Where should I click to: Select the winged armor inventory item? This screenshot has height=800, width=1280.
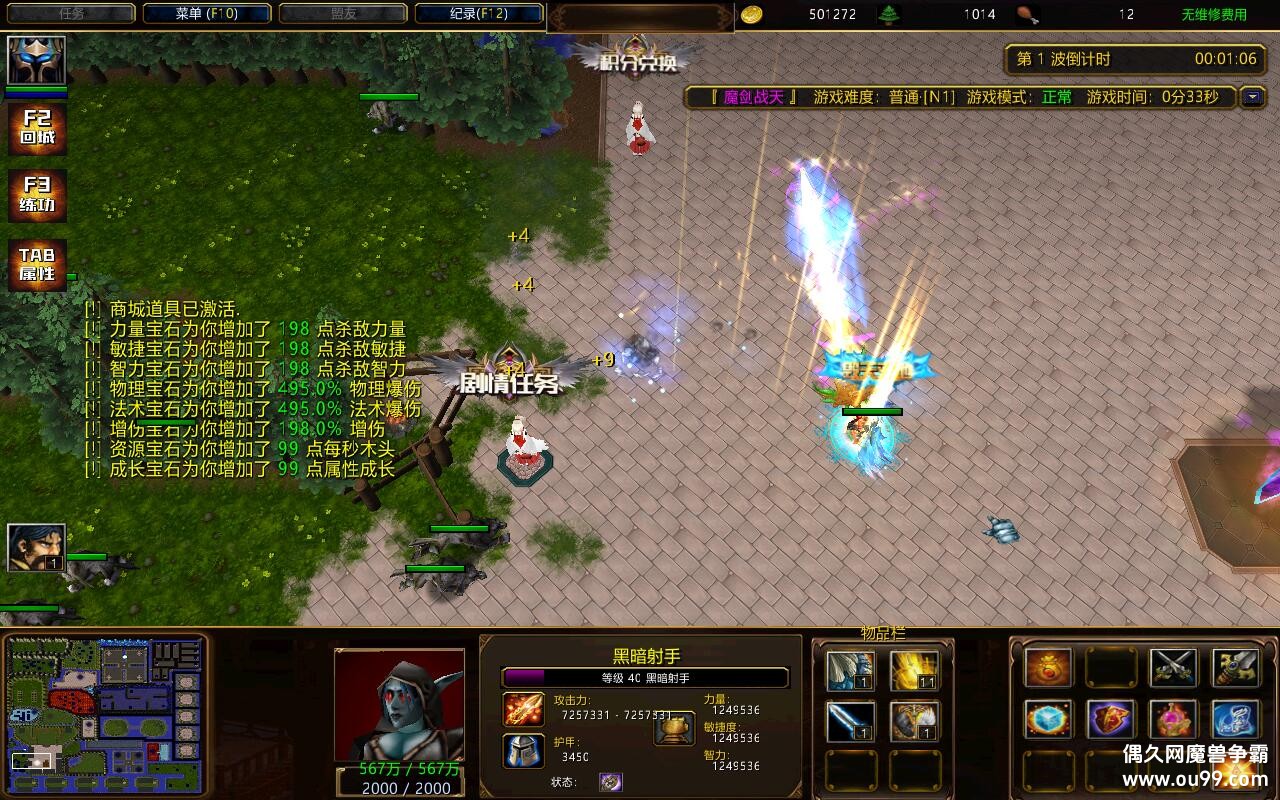[x=851, y=671]
